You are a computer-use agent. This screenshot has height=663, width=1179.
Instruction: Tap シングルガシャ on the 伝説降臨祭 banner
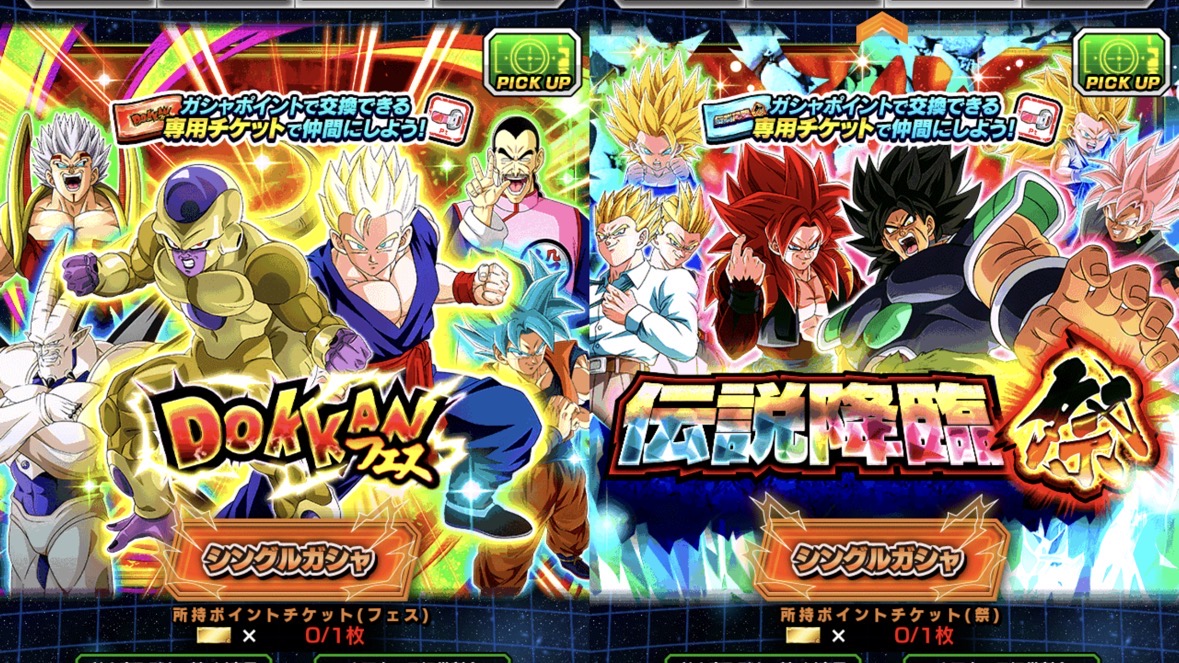click(x=878, y=558)
